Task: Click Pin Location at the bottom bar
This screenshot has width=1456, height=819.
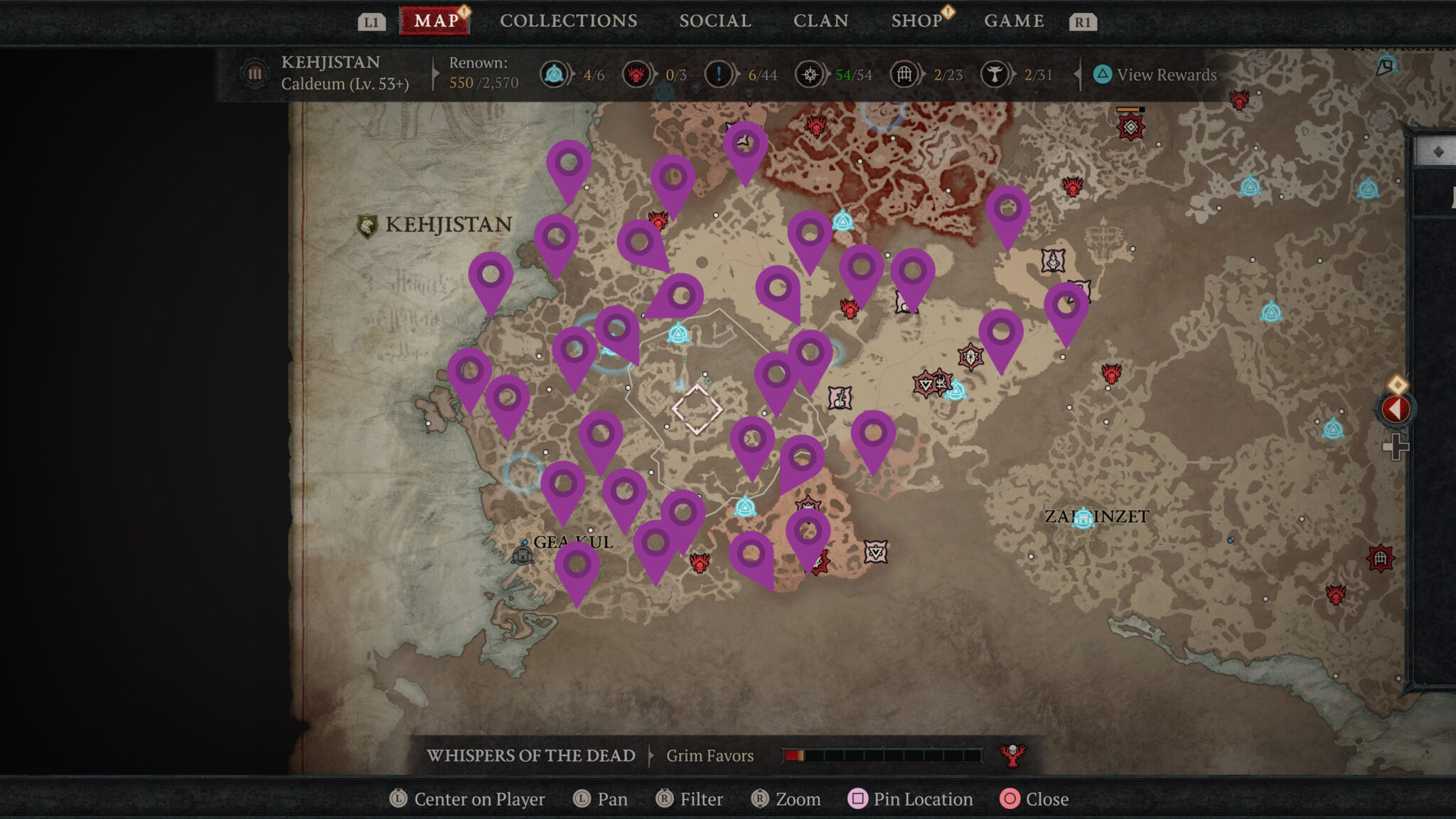Action: [911, 799]
